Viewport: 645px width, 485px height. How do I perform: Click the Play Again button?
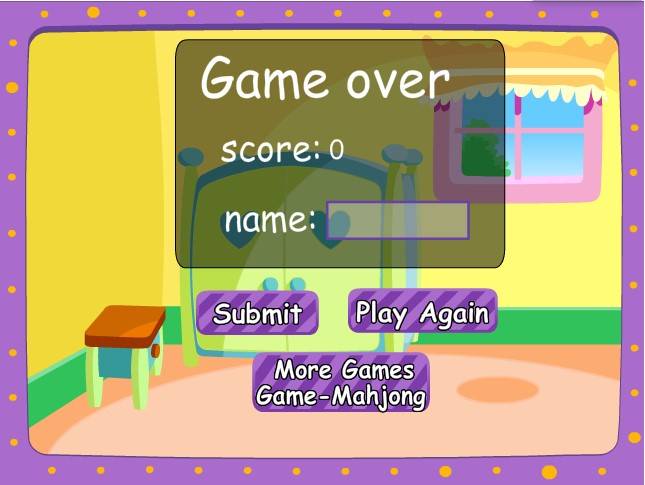click(422, 313)
